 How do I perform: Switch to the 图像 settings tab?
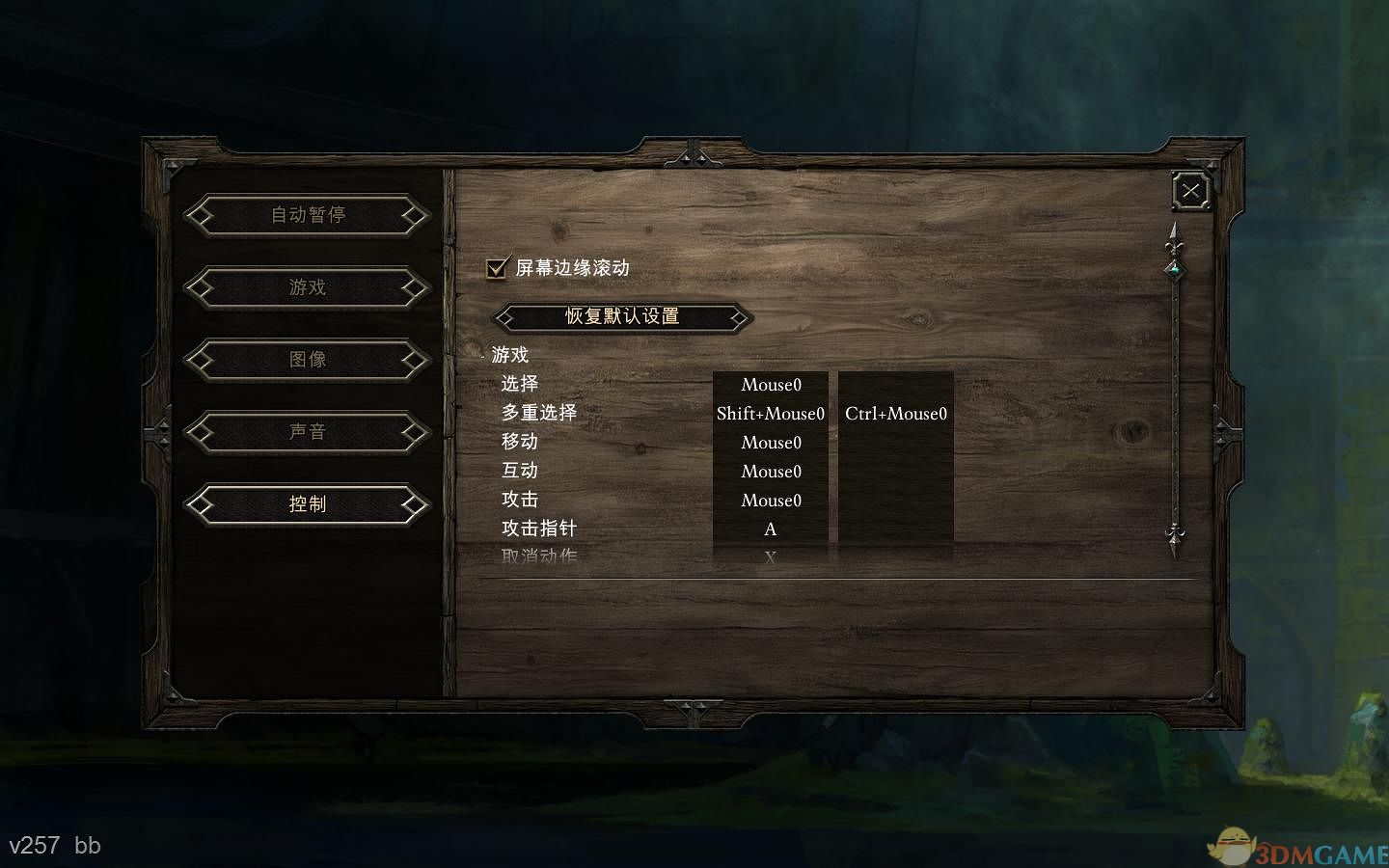[x=307, y=360]
